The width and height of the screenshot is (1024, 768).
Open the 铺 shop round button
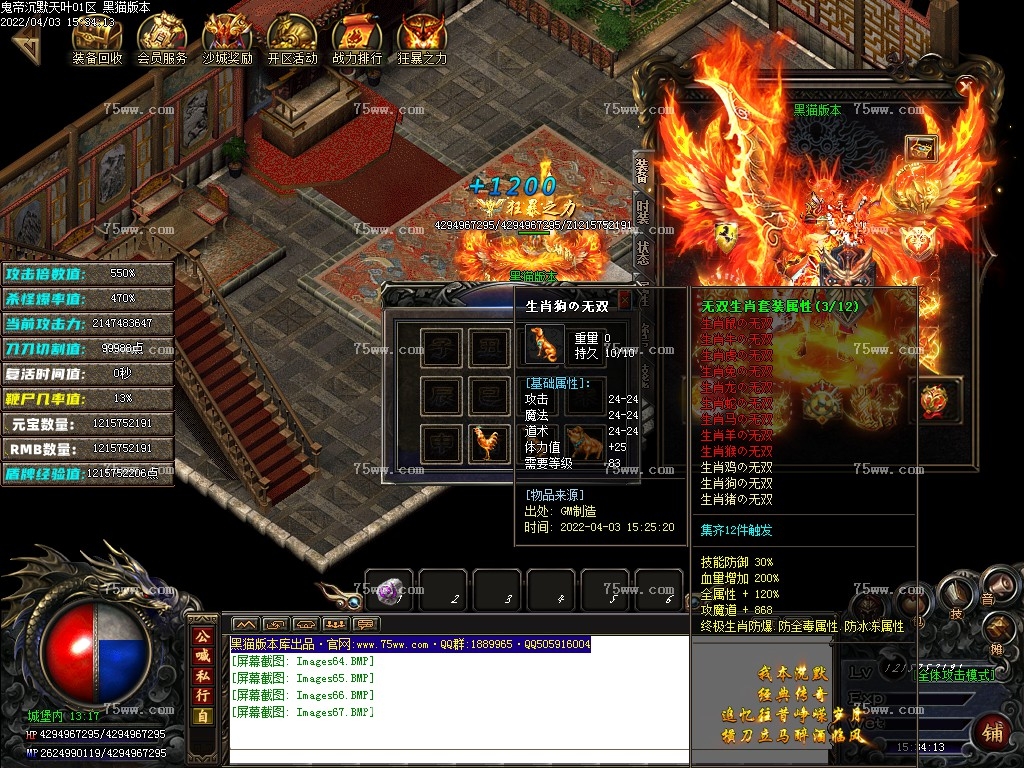tap(992, 734)
